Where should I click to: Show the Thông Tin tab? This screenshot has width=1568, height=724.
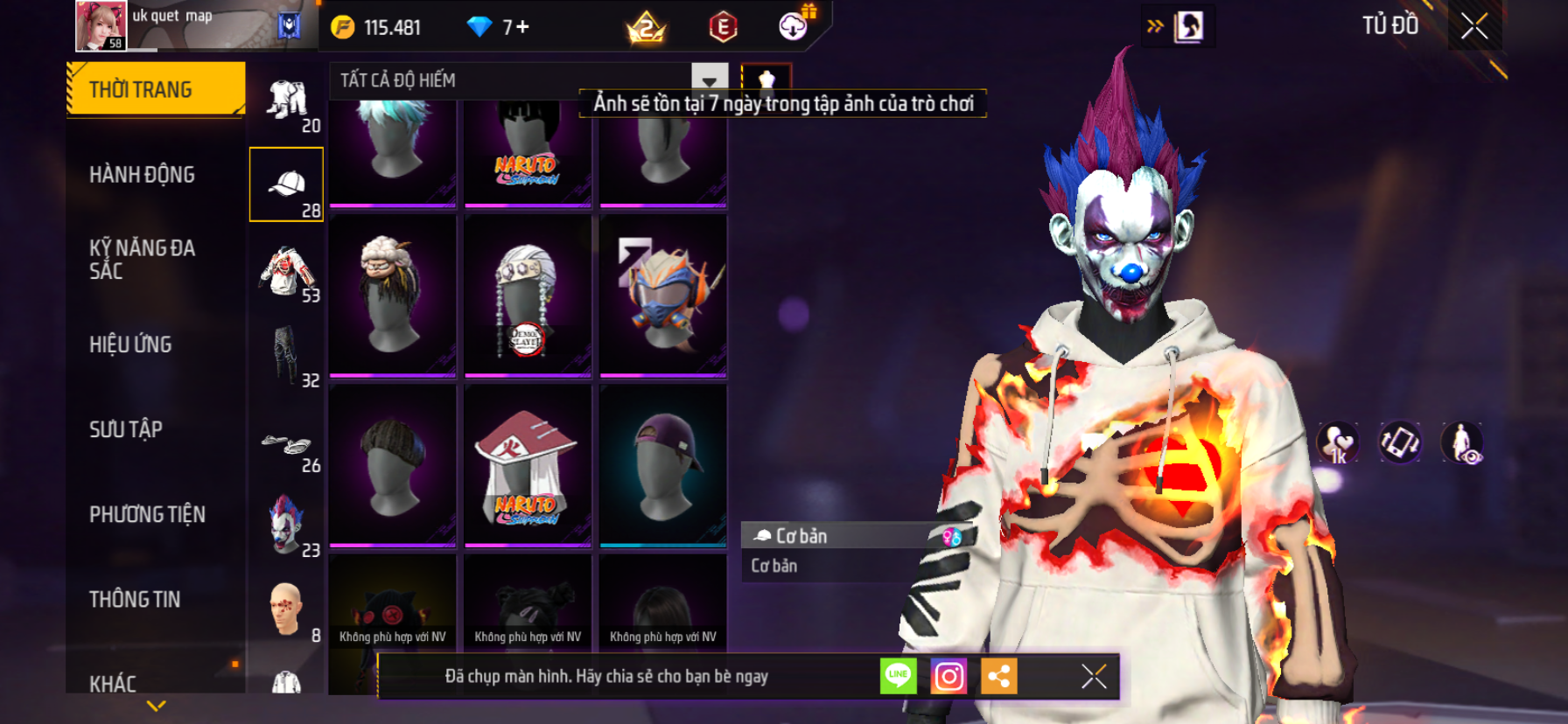(x=135, y=599)
